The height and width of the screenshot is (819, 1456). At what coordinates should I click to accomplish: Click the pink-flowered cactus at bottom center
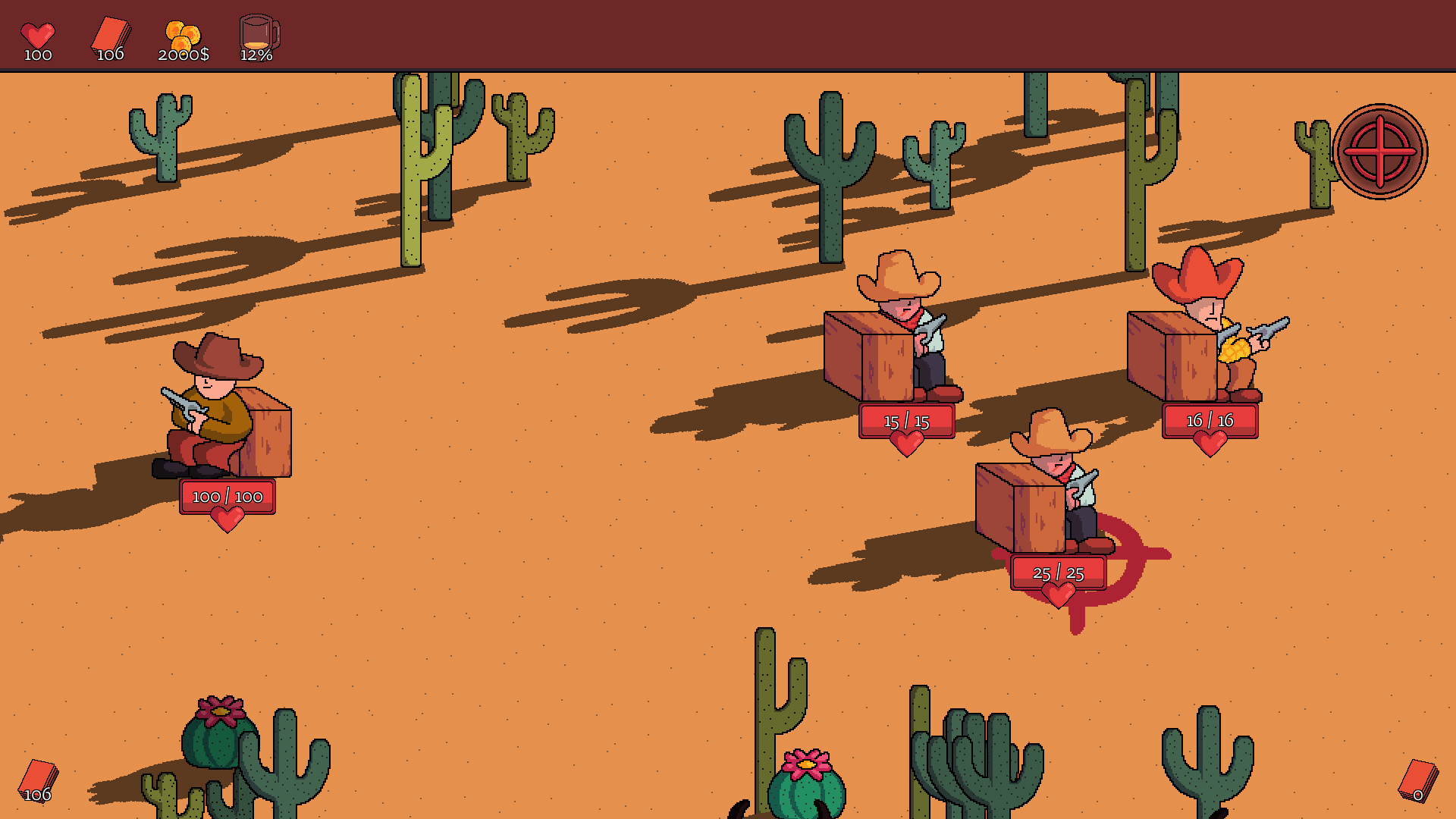click(808, 781)
